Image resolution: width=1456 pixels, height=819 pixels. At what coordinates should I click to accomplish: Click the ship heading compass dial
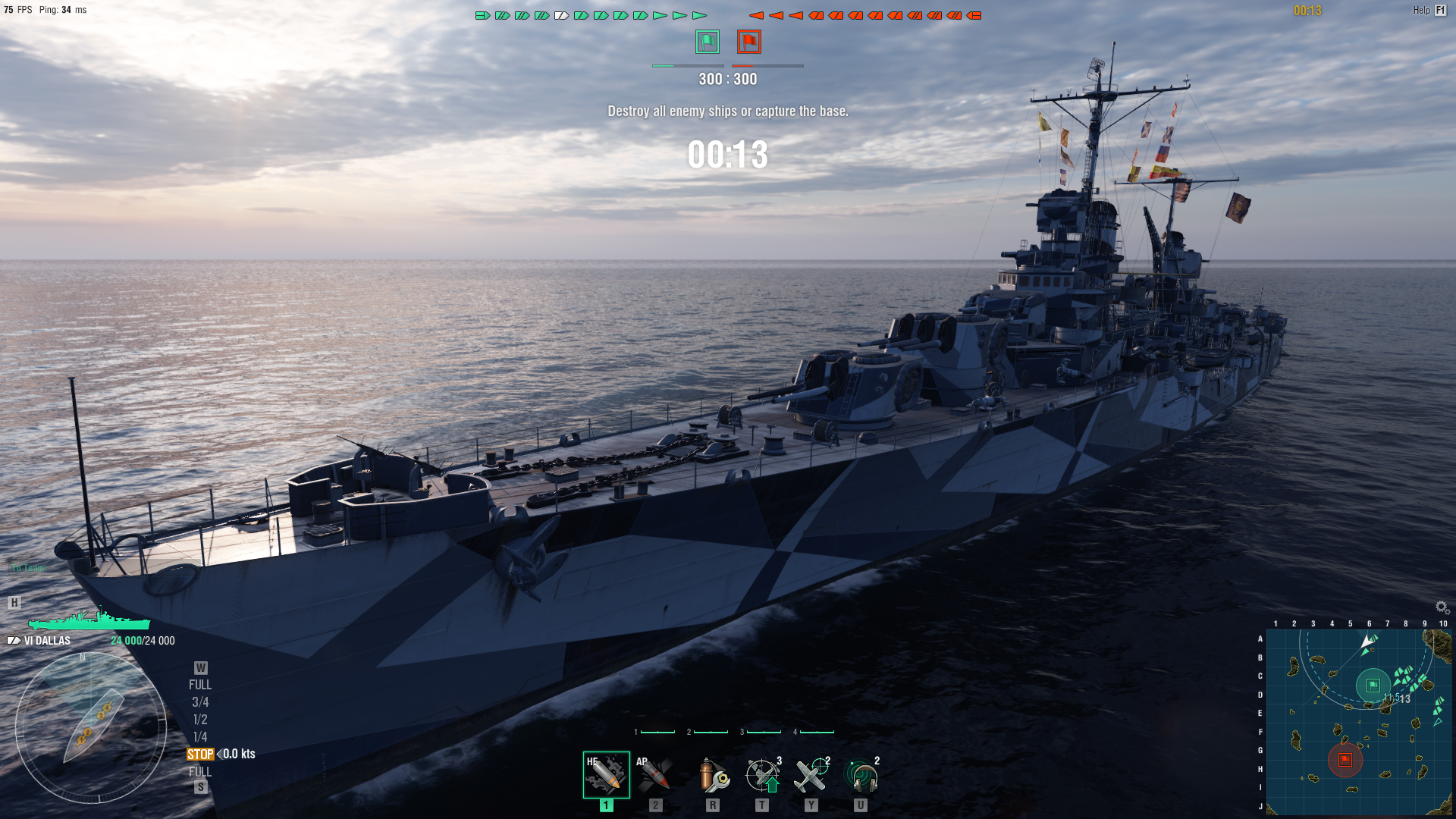[91, 726]
